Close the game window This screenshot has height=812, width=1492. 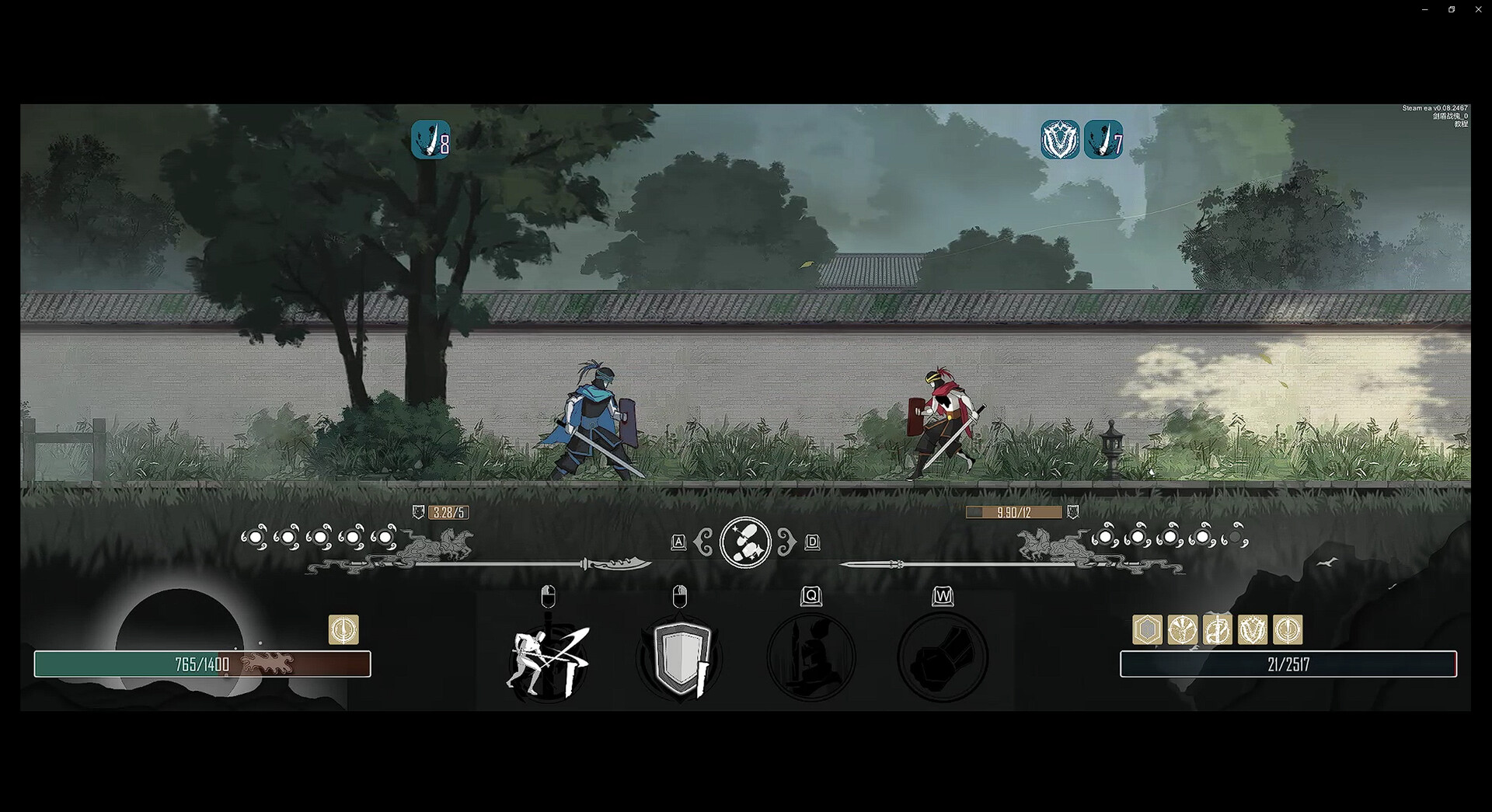click(x=1478, y=9)
